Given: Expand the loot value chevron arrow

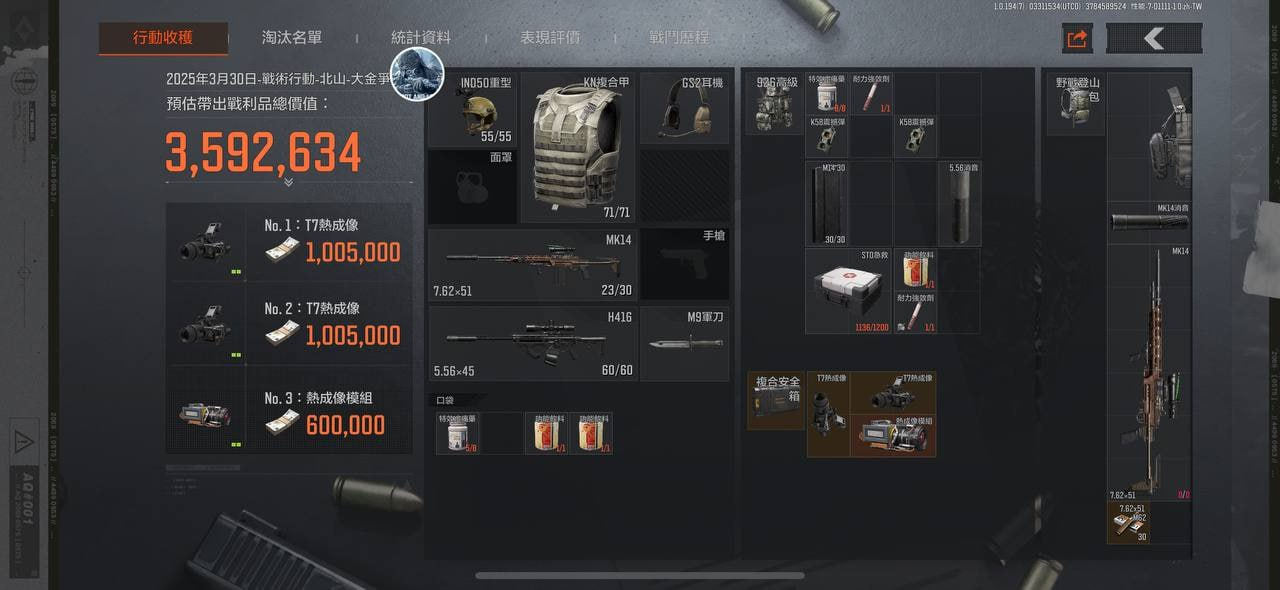Looking at the screenshot, I should (x=288, y=182).
